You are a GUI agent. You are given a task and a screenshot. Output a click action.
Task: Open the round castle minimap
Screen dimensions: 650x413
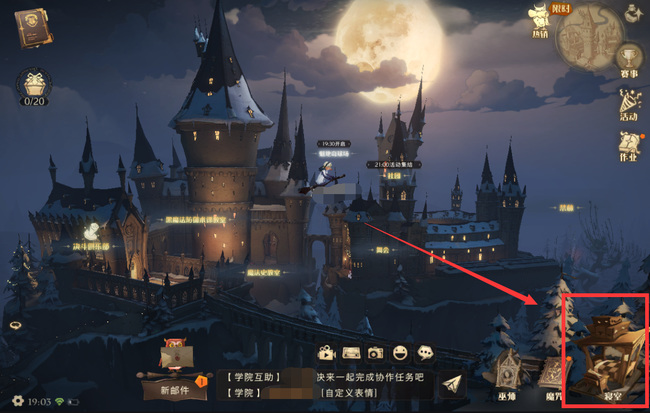591,37
